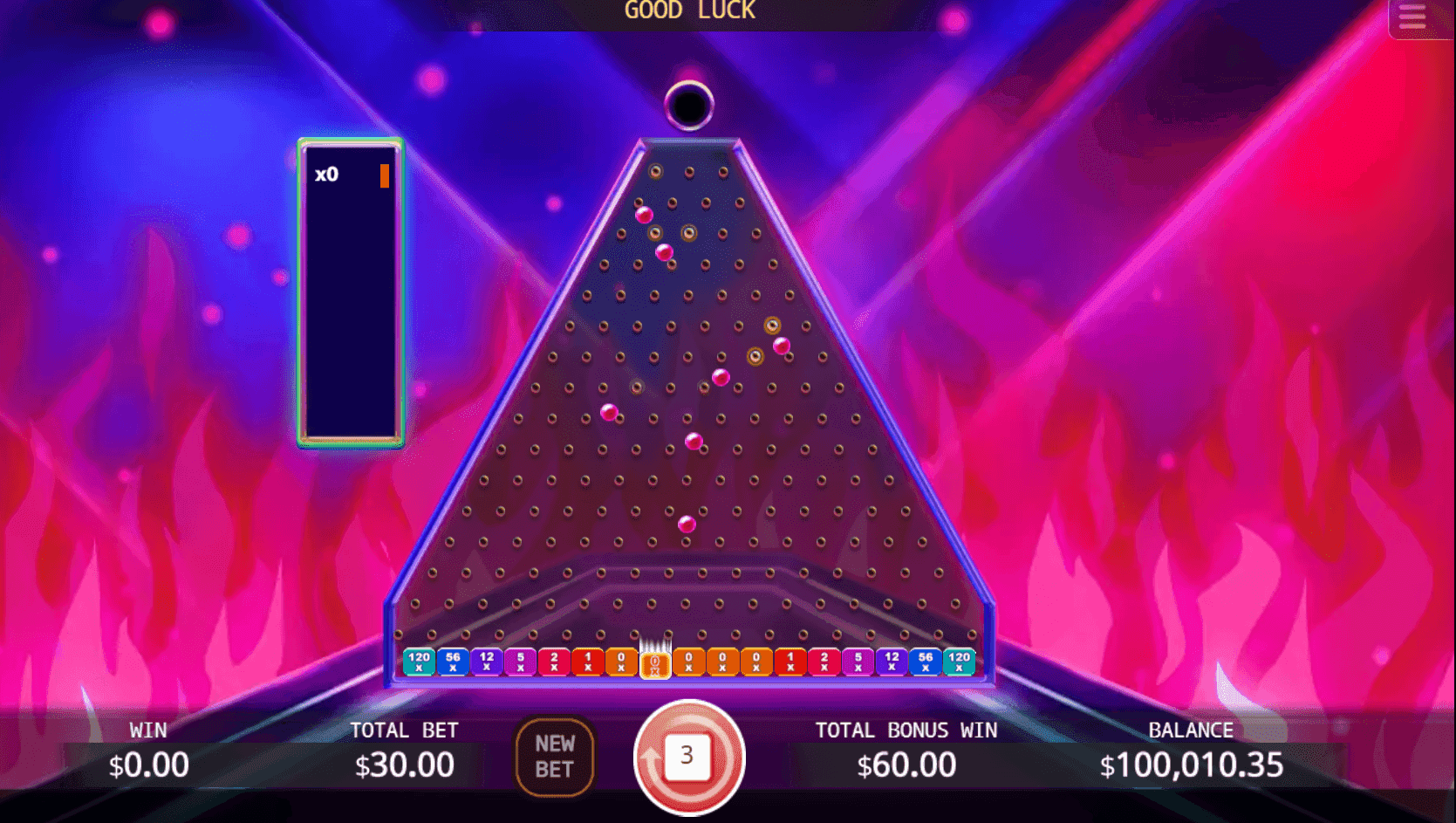Select the 120x multiplier slot on far right
This screenshot has height=823, width=1456.
[960, 662]
